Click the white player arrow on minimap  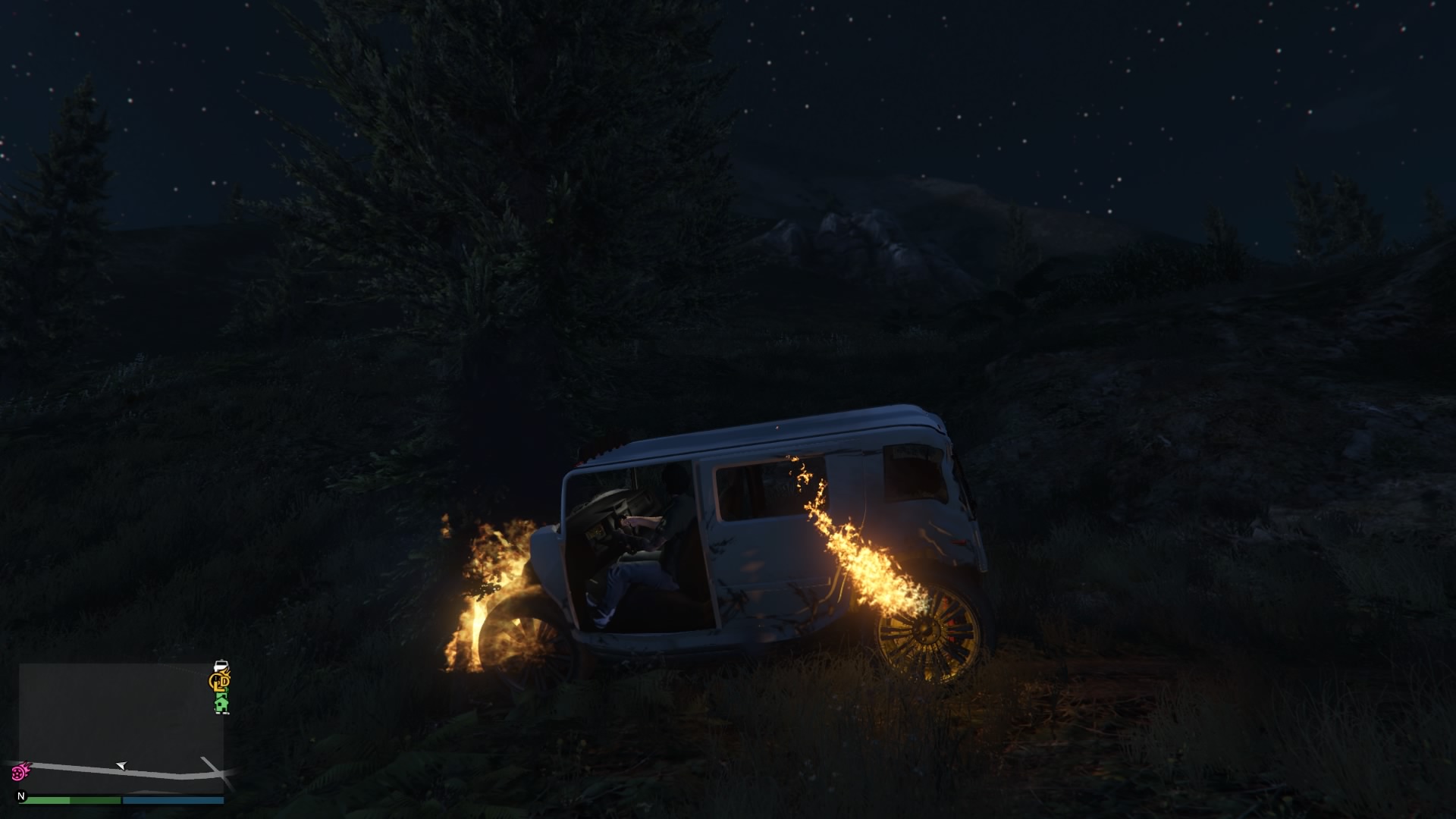coord(121,766)
